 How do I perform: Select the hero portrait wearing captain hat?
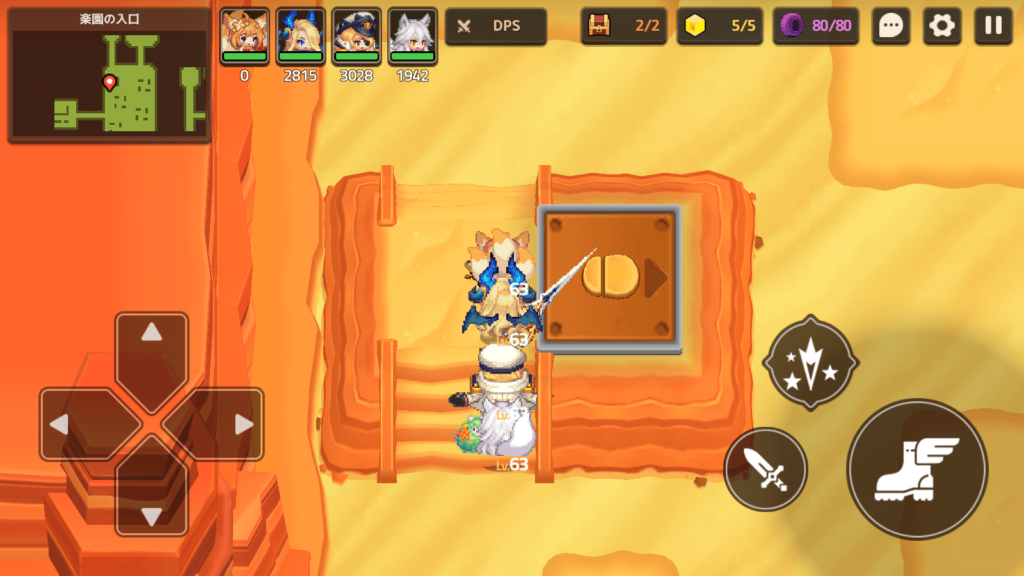pyautogui.click(x=356, y=37)
